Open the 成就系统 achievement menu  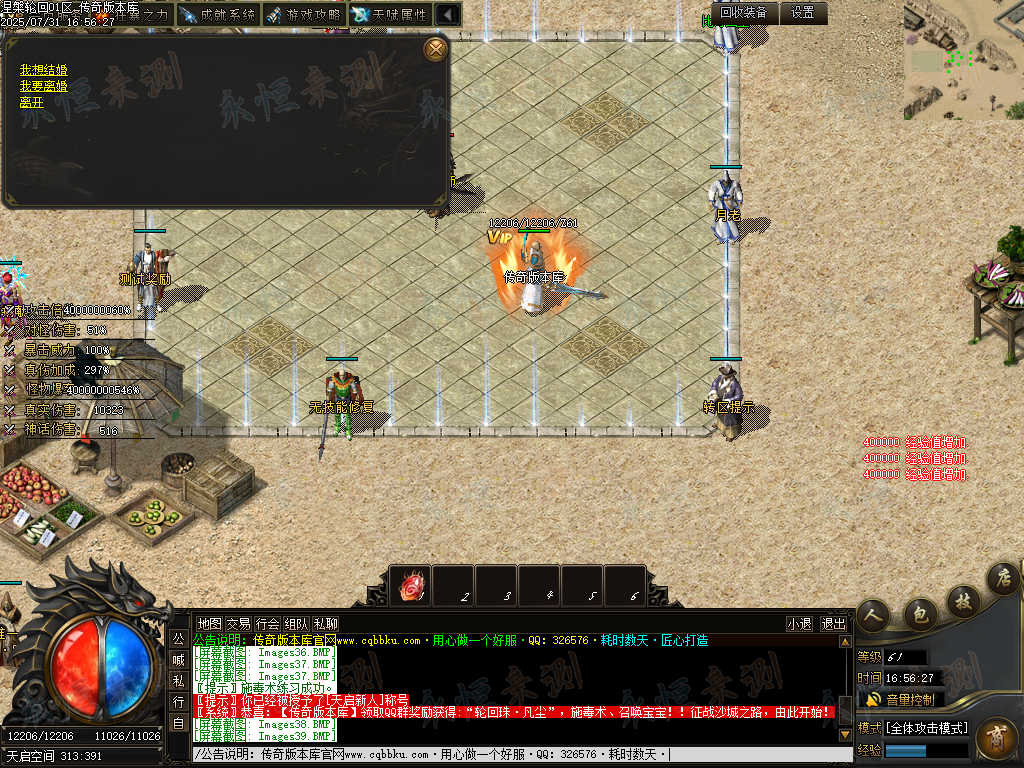click(217, 15)
